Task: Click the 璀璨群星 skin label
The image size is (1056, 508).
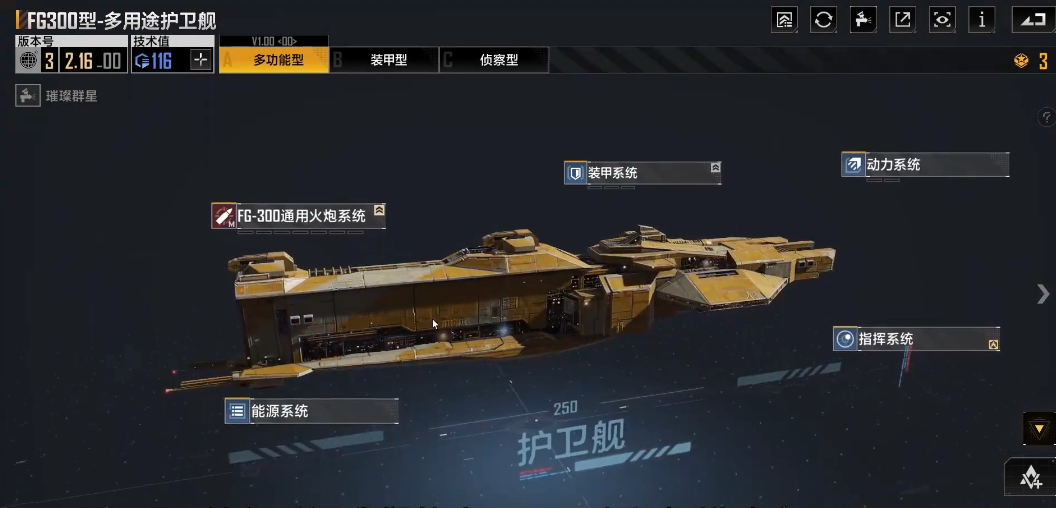Action: [58, 97]
